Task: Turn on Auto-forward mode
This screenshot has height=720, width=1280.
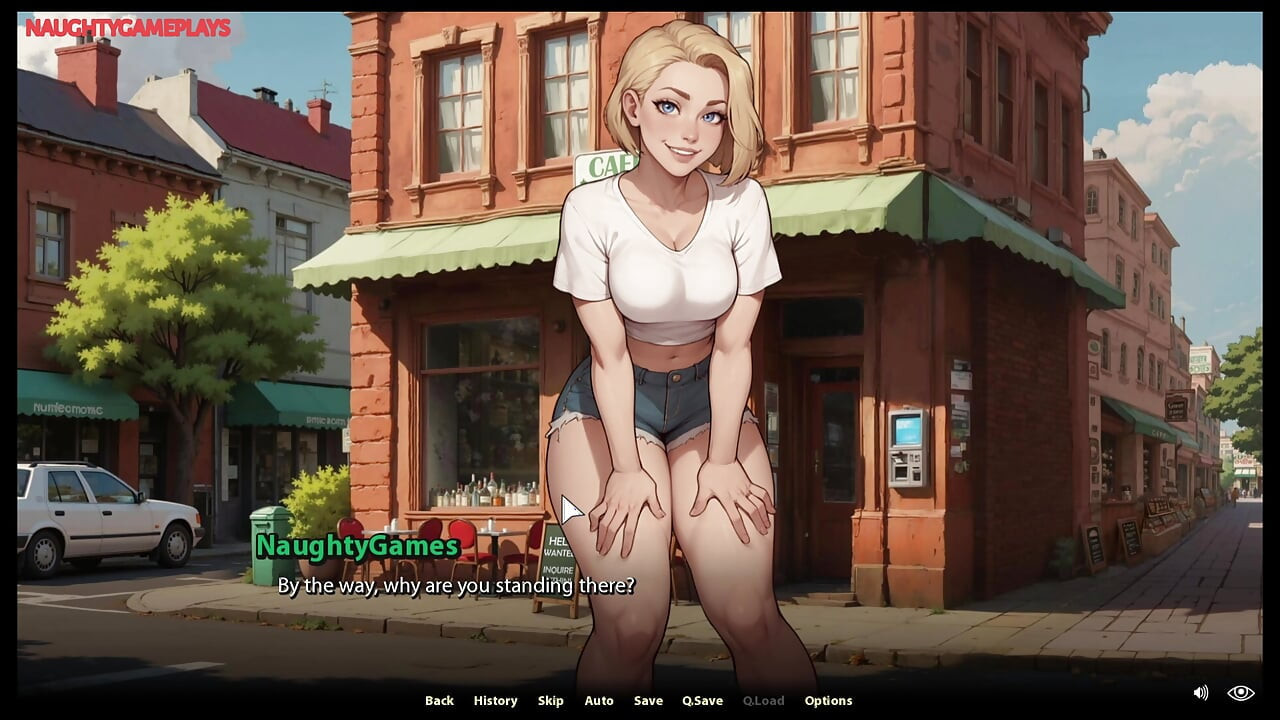Action: (x=599, y=700)
